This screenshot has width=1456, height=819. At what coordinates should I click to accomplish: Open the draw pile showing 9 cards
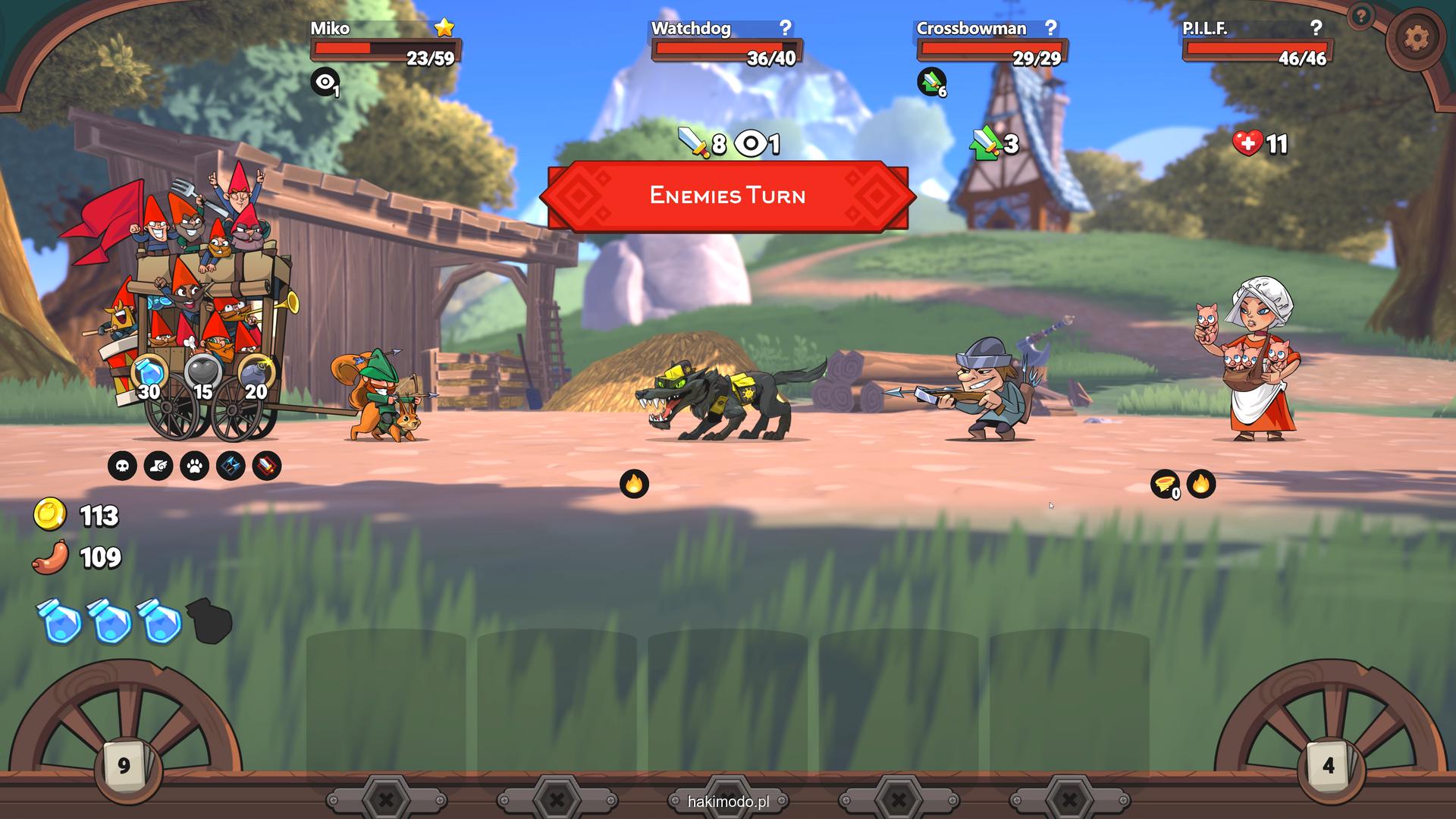click(124, 766)
